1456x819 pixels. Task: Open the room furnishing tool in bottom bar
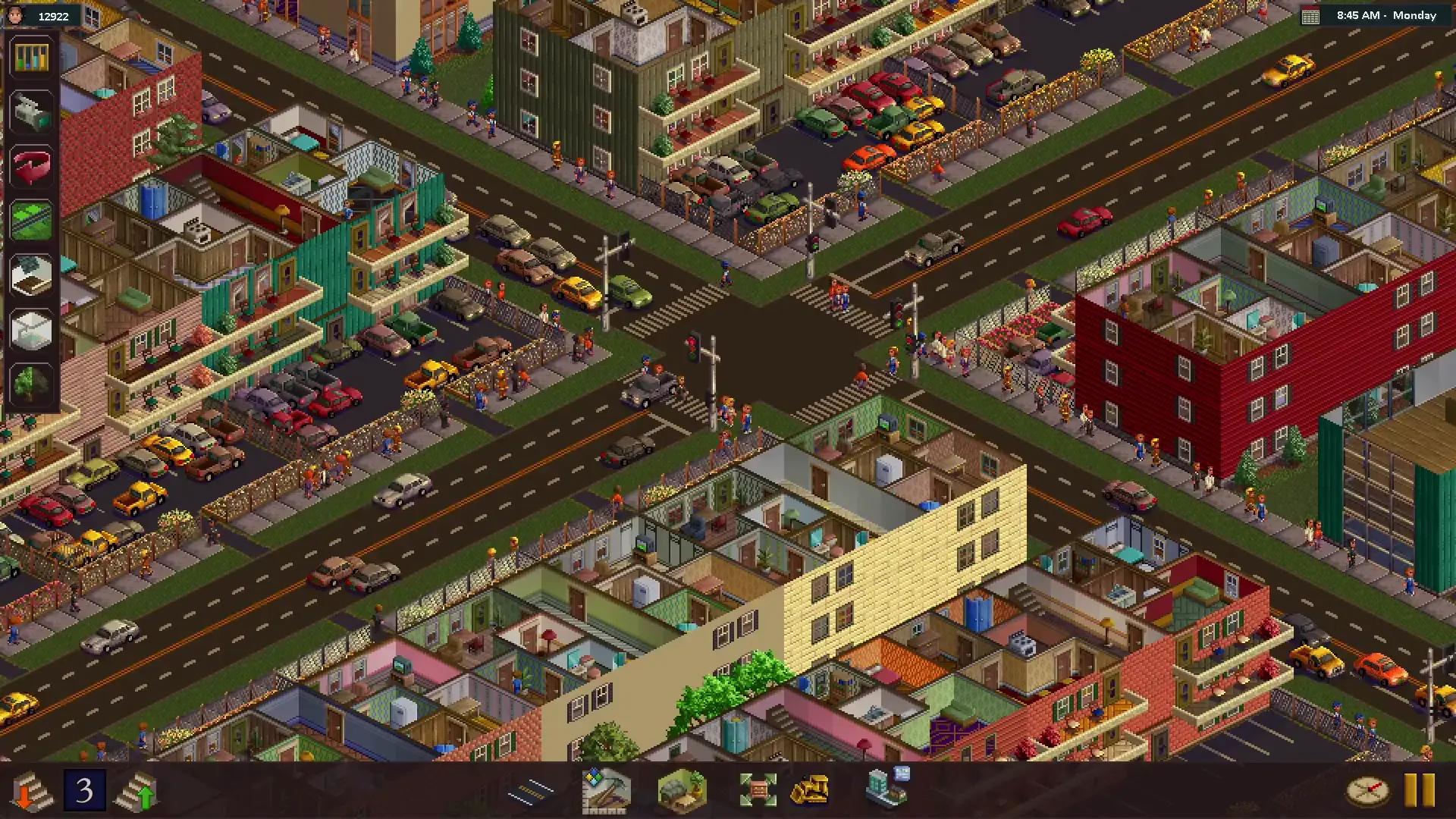coord(679,790)
